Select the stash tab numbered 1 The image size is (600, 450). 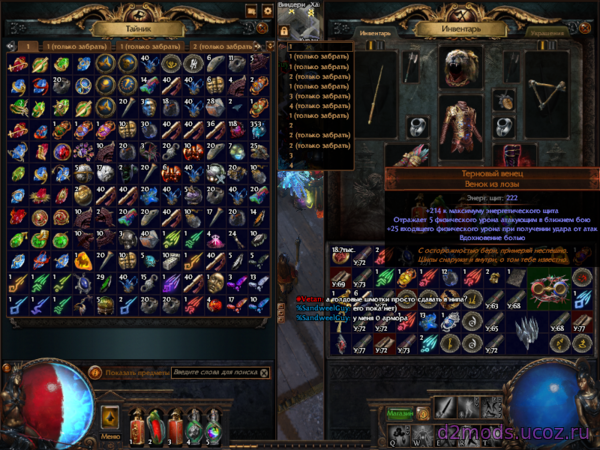tap(29, 46)
